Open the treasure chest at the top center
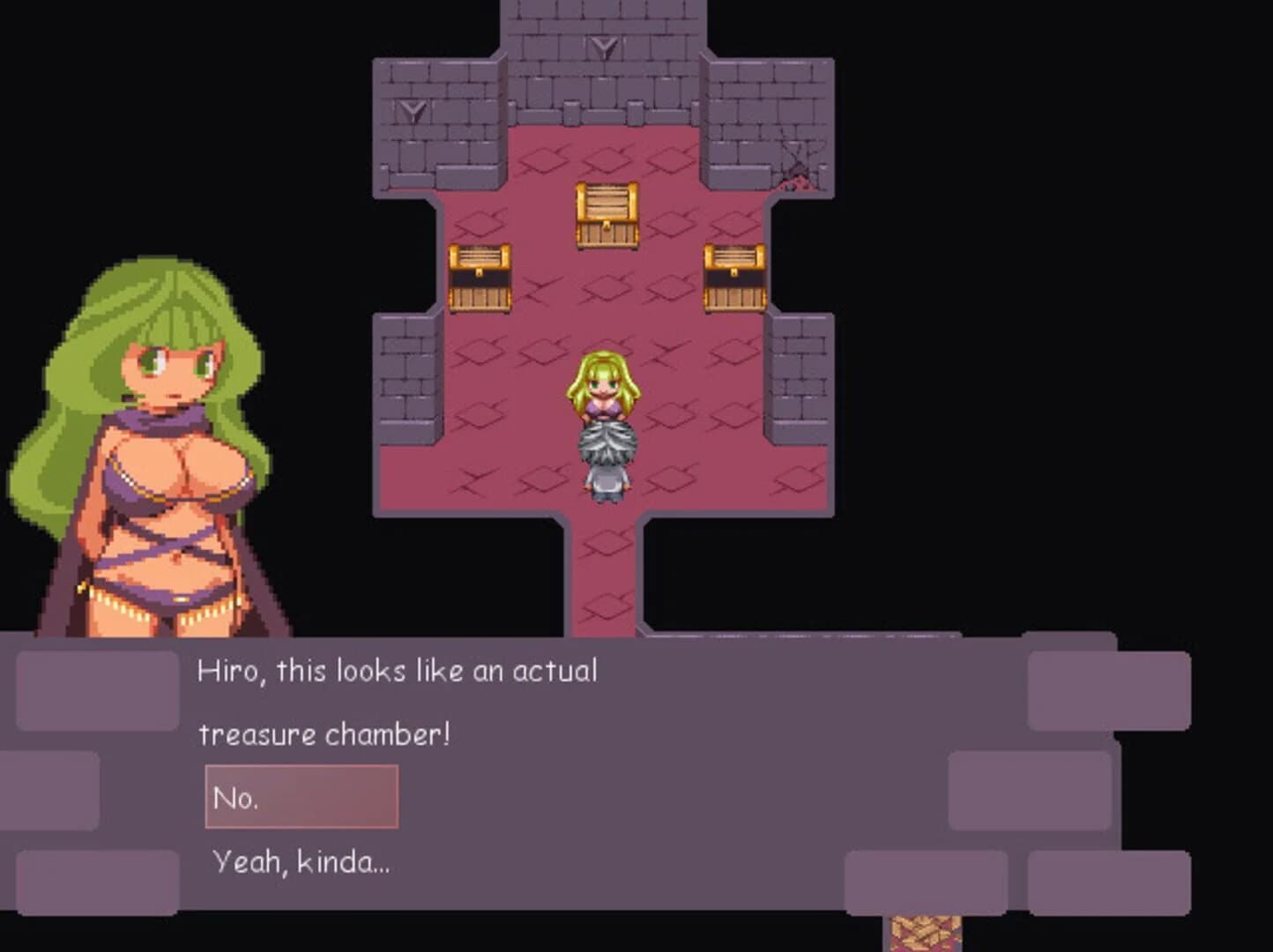1273x952 pixels. [x=607, y=213]
